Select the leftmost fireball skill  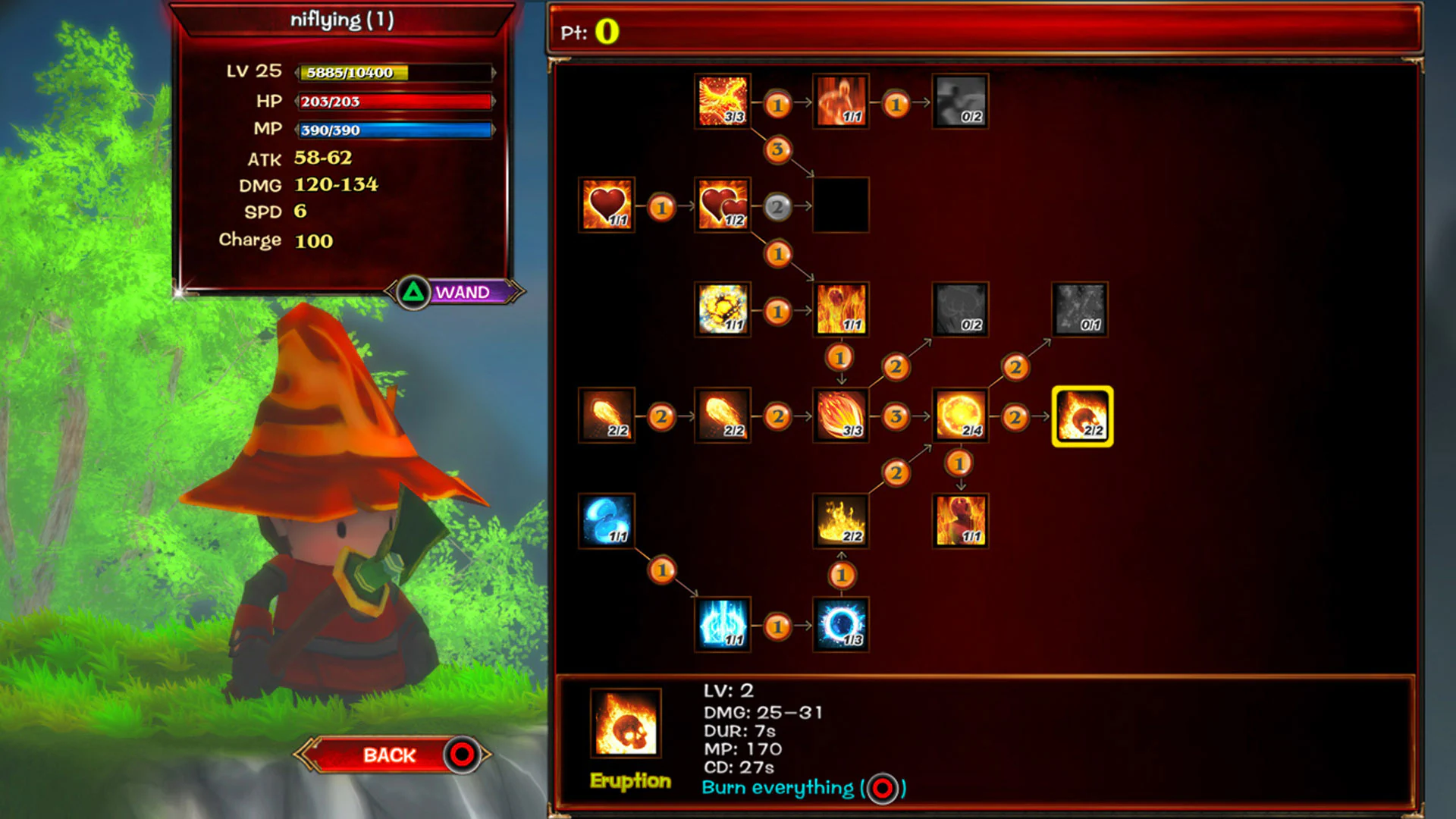tap(606, 416)
